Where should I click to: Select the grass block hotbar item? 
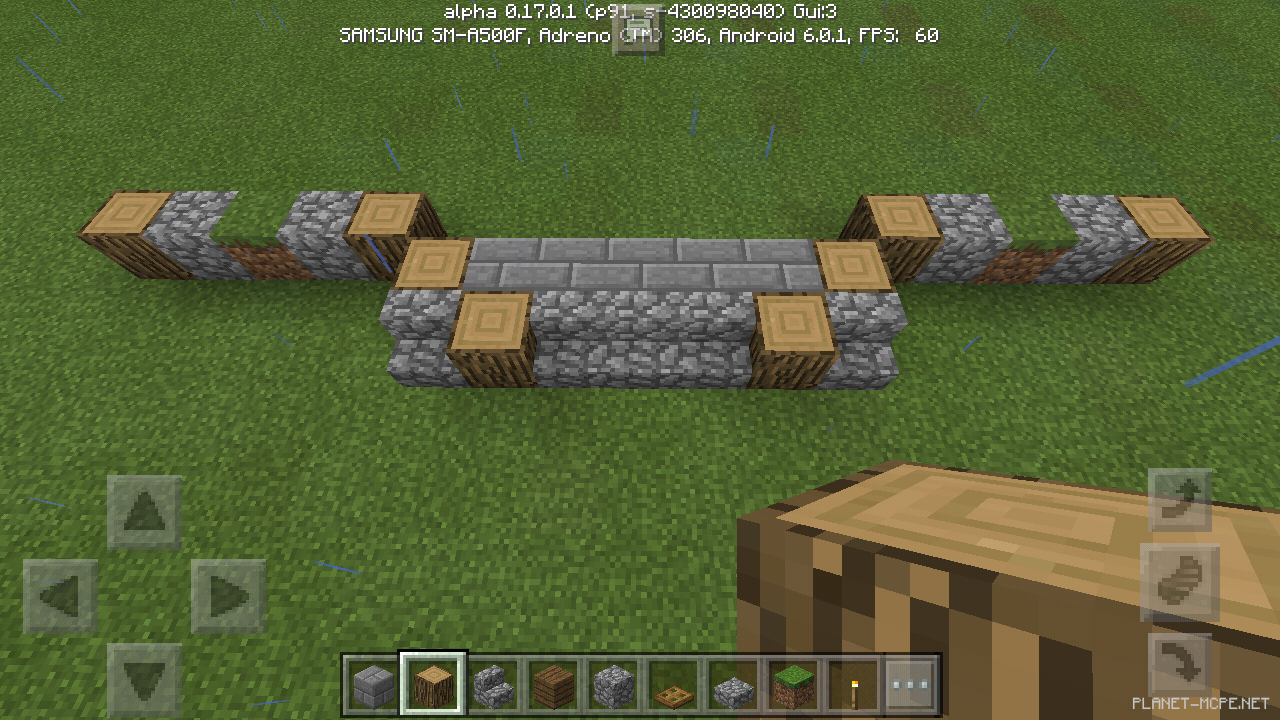tap(792, 684)
